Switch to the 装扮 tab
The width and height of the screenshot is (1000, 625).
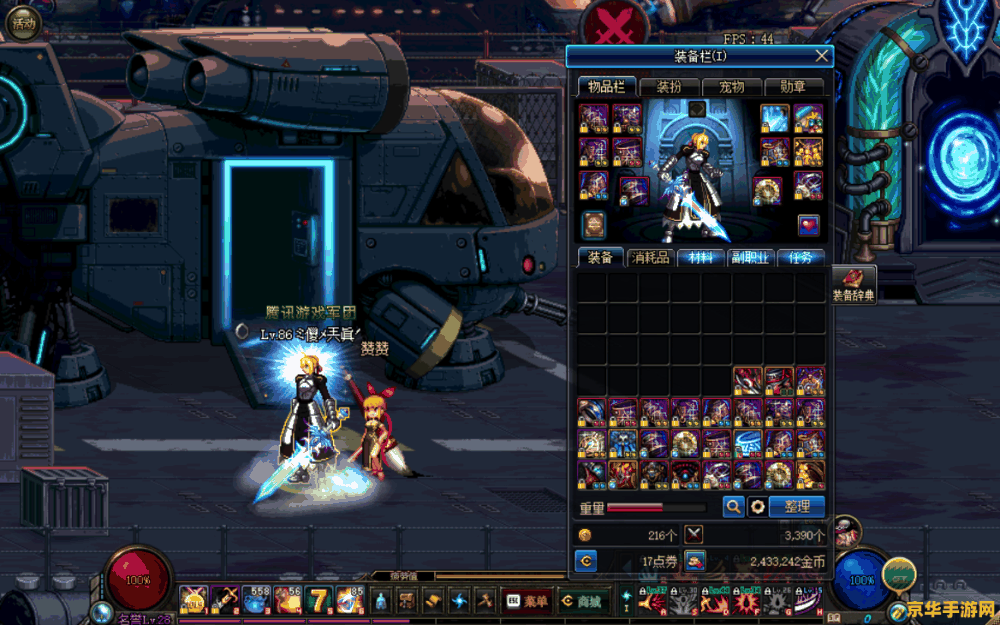click(669, 87)
